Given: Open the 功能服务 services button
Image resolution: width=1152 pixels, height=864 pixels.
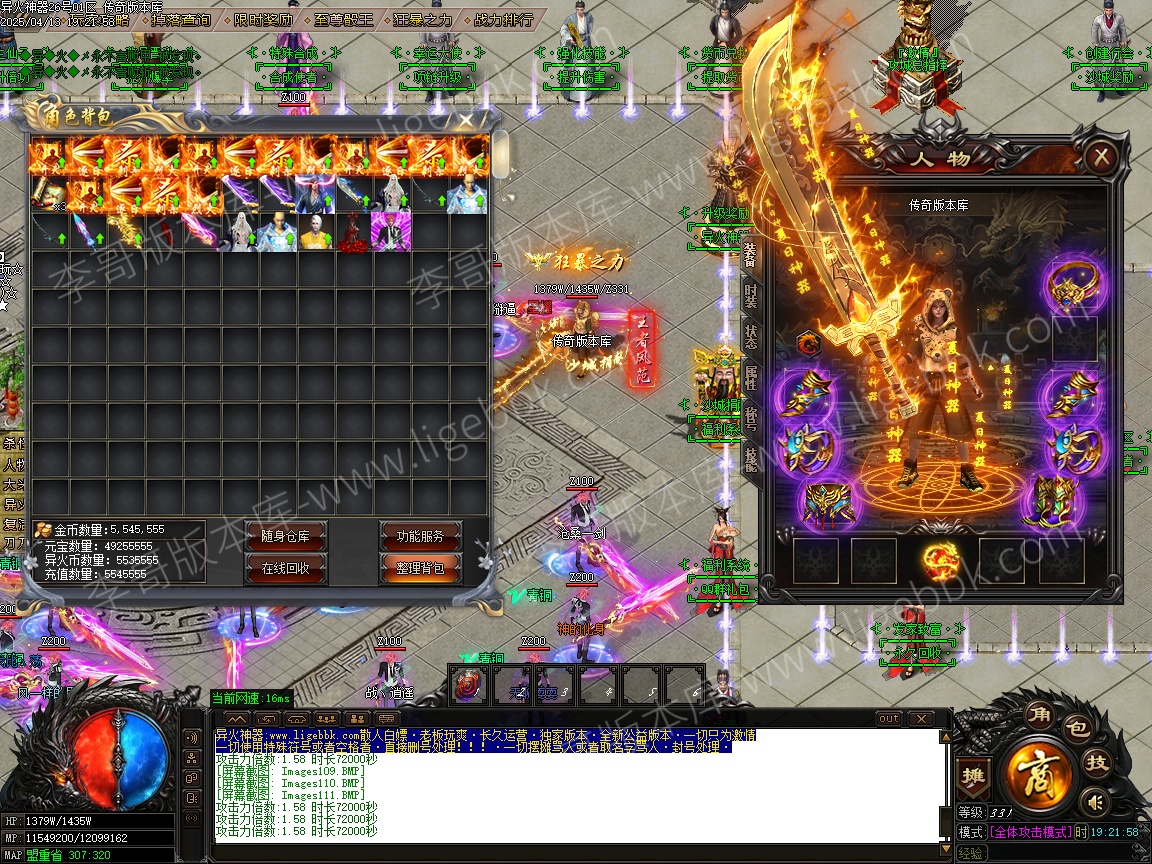Looking at the screenshot, I should click(x=421, y=536).
